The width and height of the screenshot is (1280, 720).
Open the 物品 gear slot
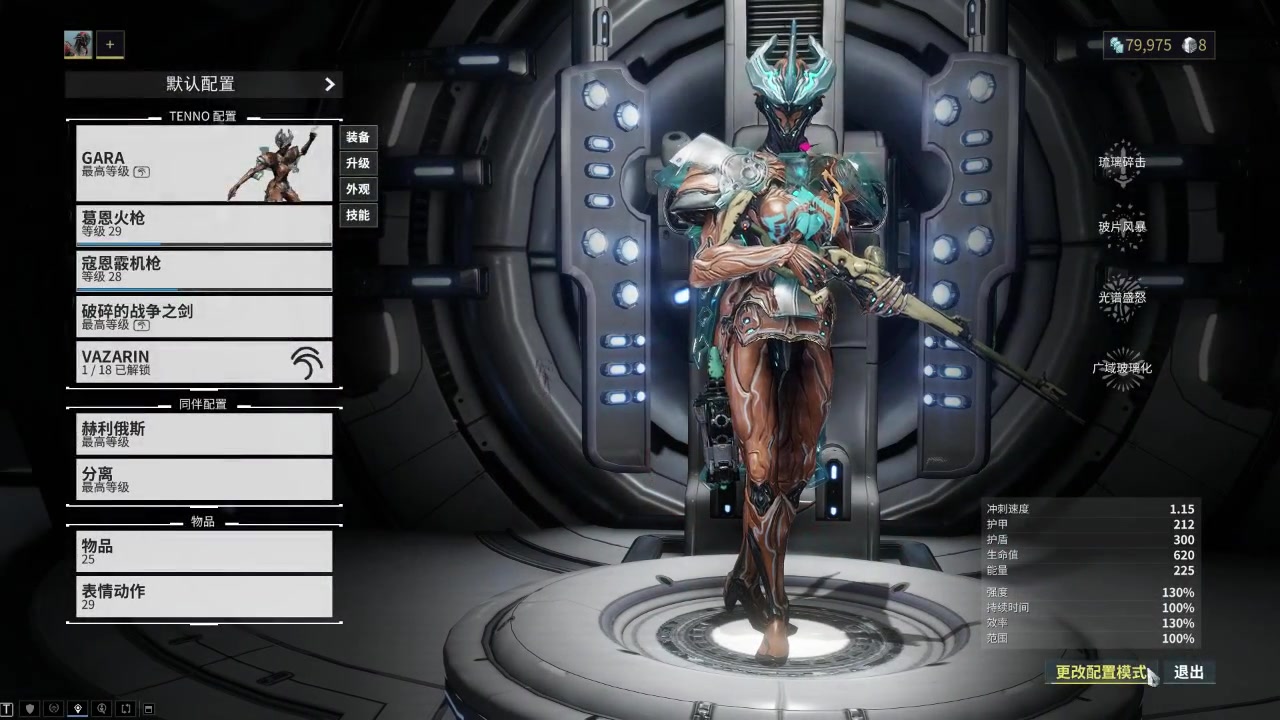coord(204,552)
